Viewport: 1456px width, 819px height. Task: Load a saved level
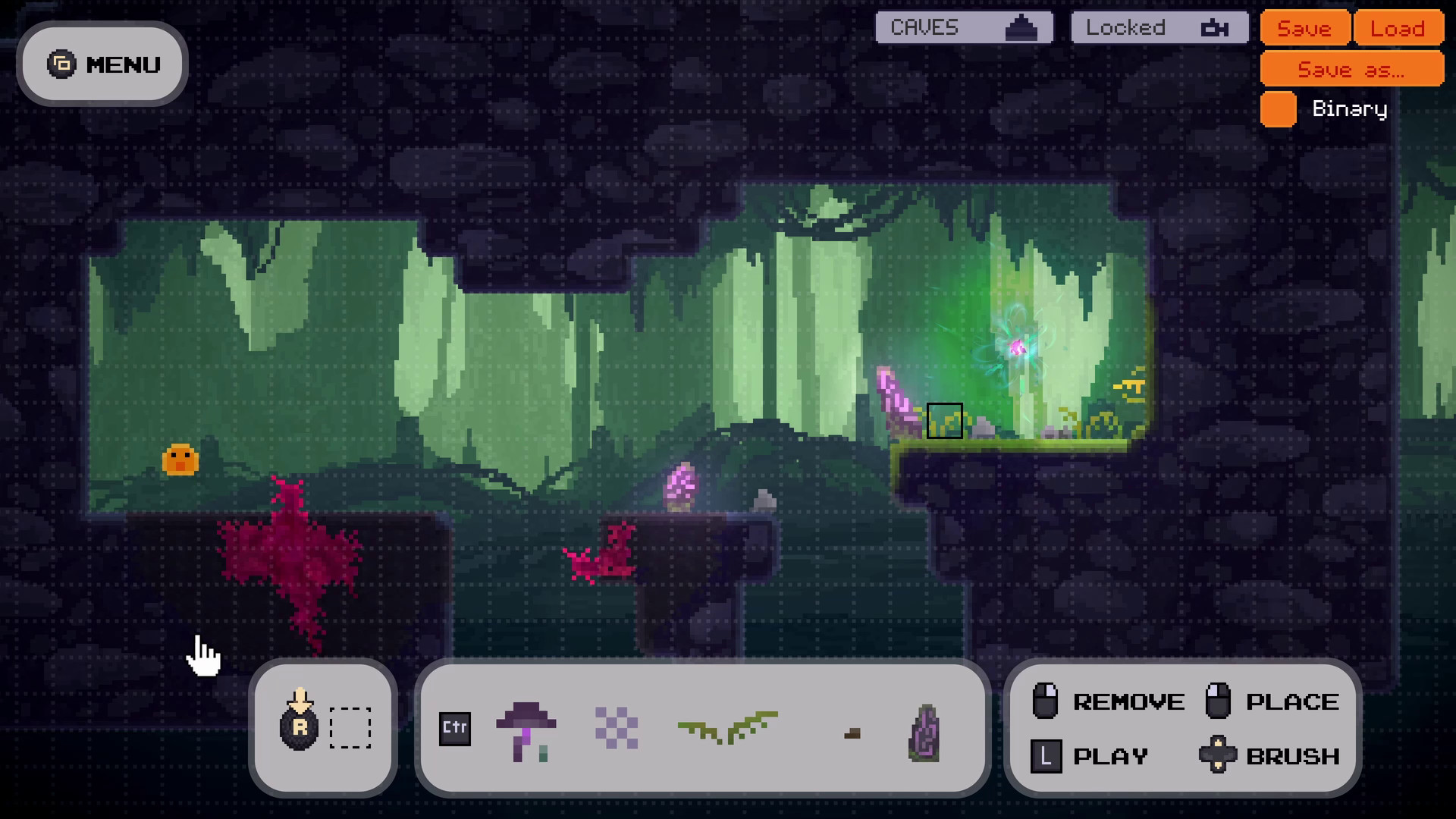click(1398, 28)
